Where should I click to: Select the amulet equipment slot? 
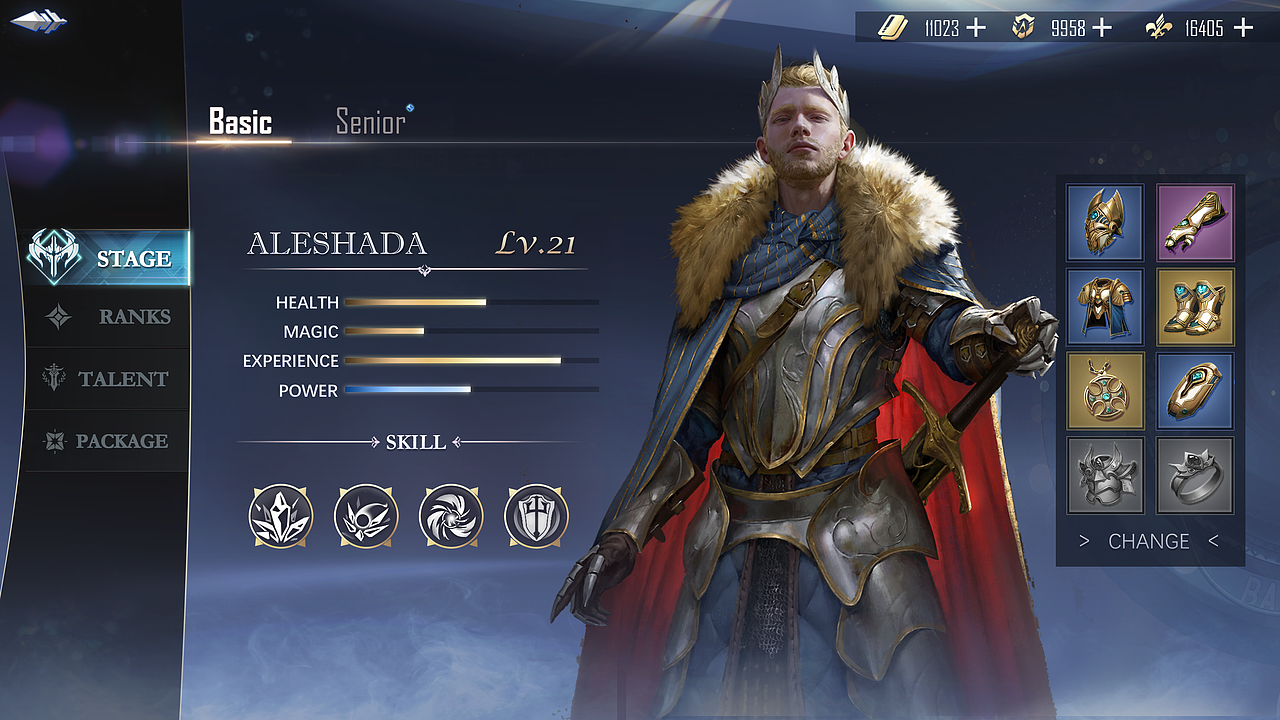(x=1105, y=390)
